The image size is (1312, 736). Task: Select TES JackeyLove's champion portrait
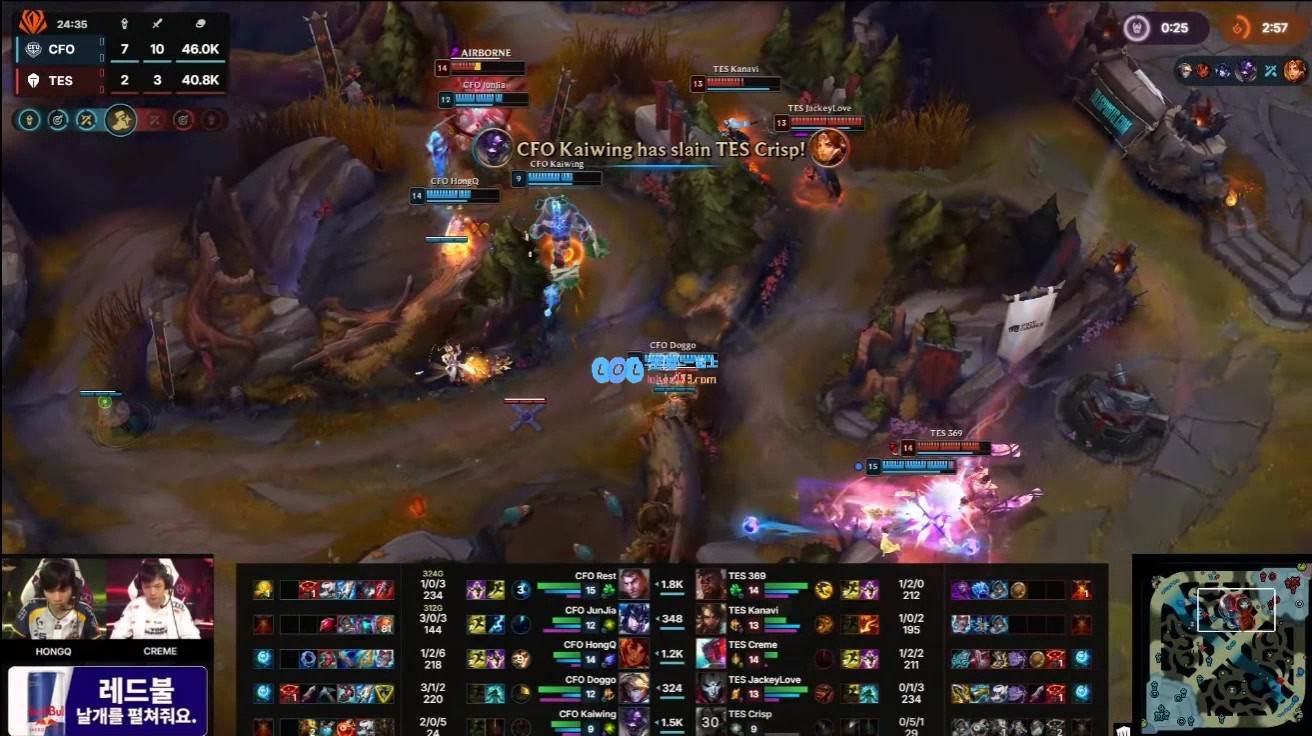click(x=711, y=687)
